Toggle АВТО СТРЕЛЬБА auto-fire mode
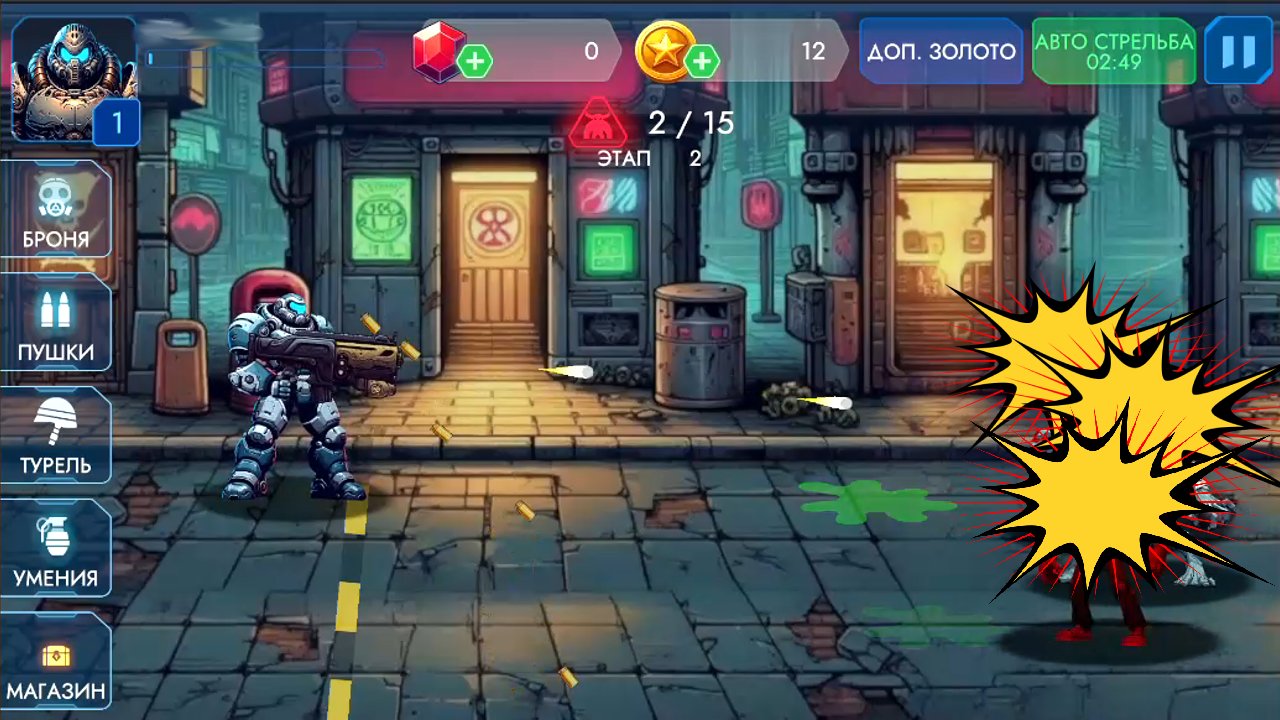Screen dimensions: 1280x720 (x=1113, y=51)
